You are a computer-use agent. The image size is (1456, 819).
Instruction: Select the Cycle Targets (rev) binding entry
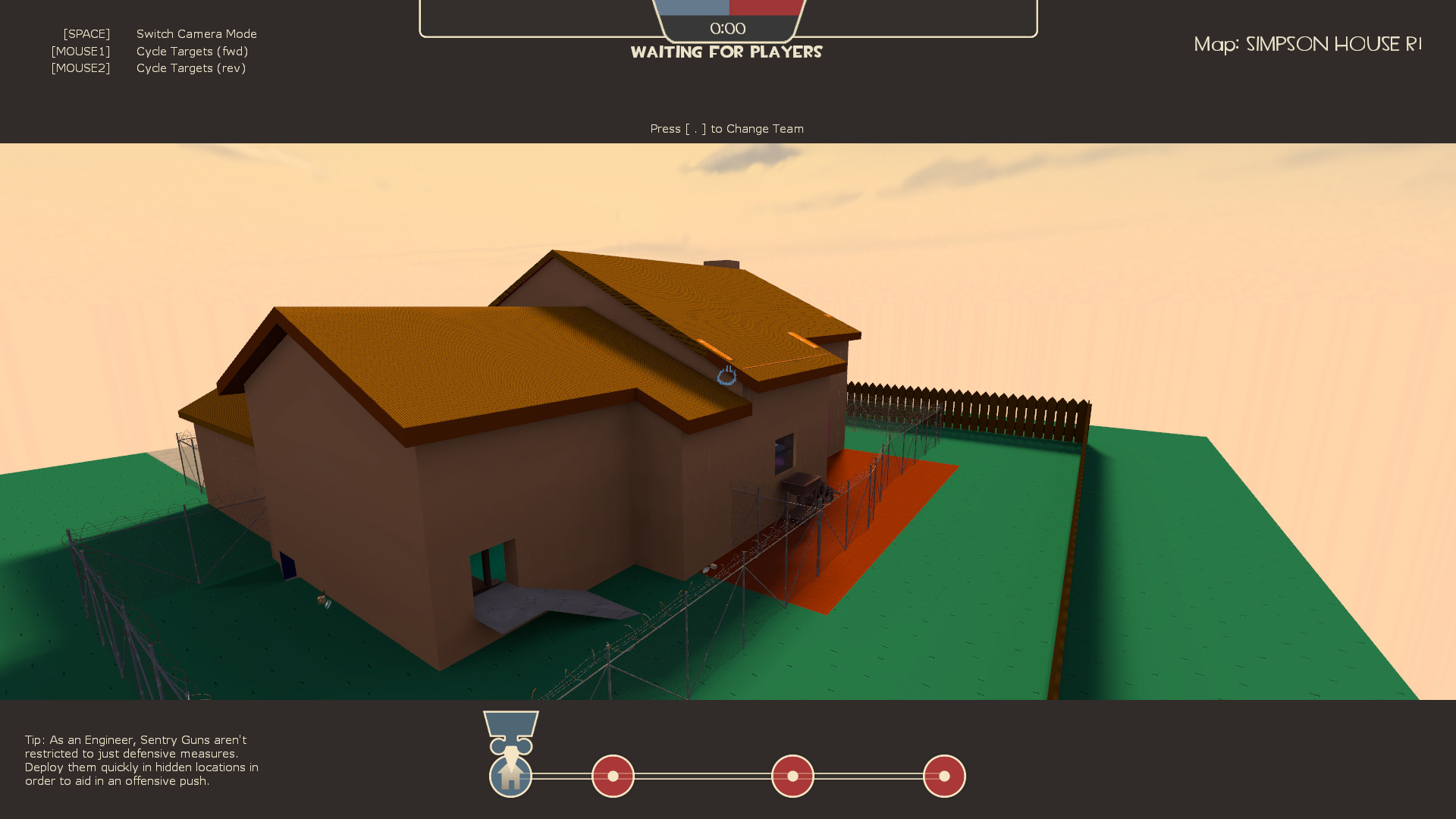pos(191,67)
